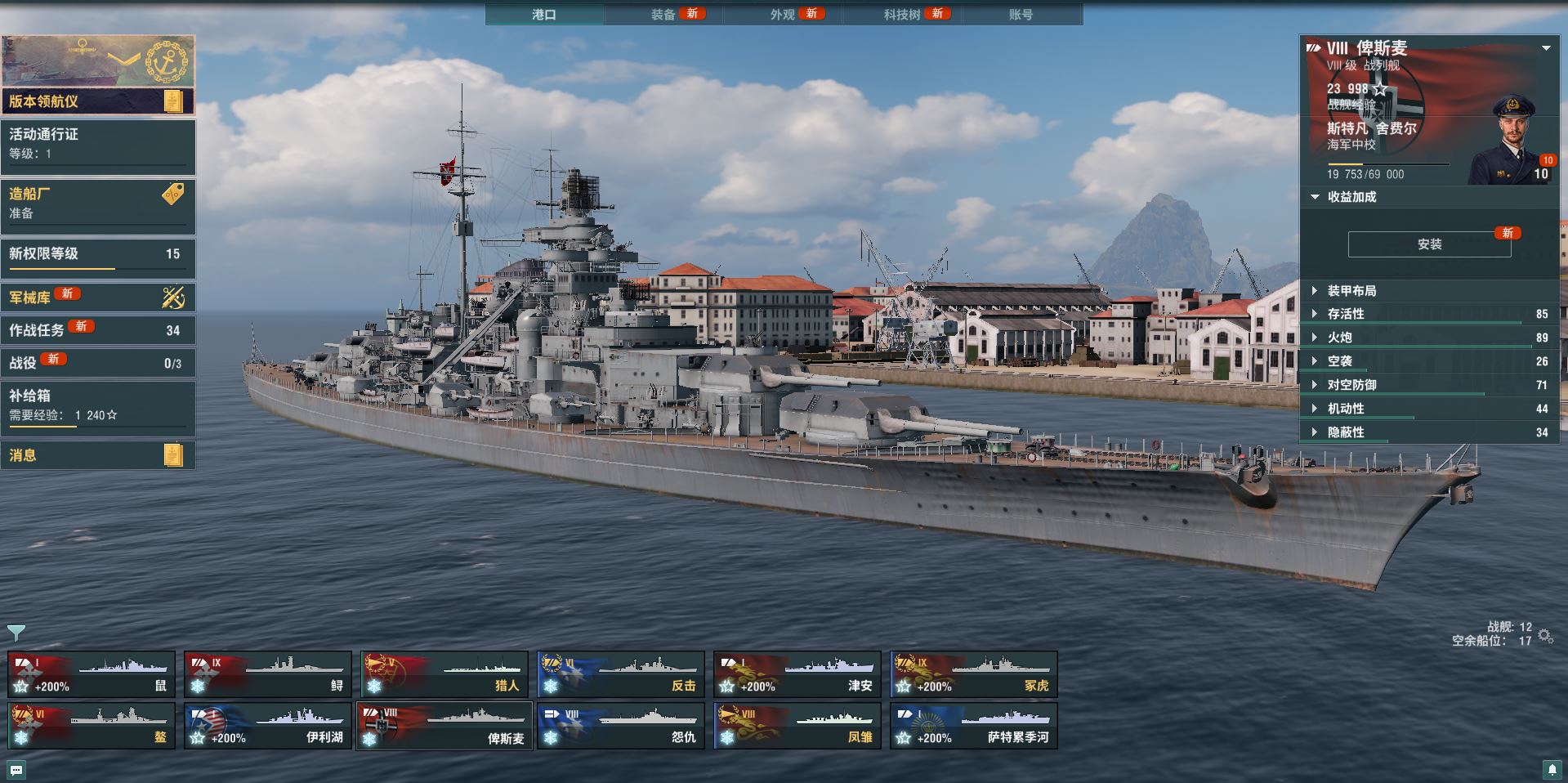Select the 伊利湖 ship in the carousel

tap(268, 726)
